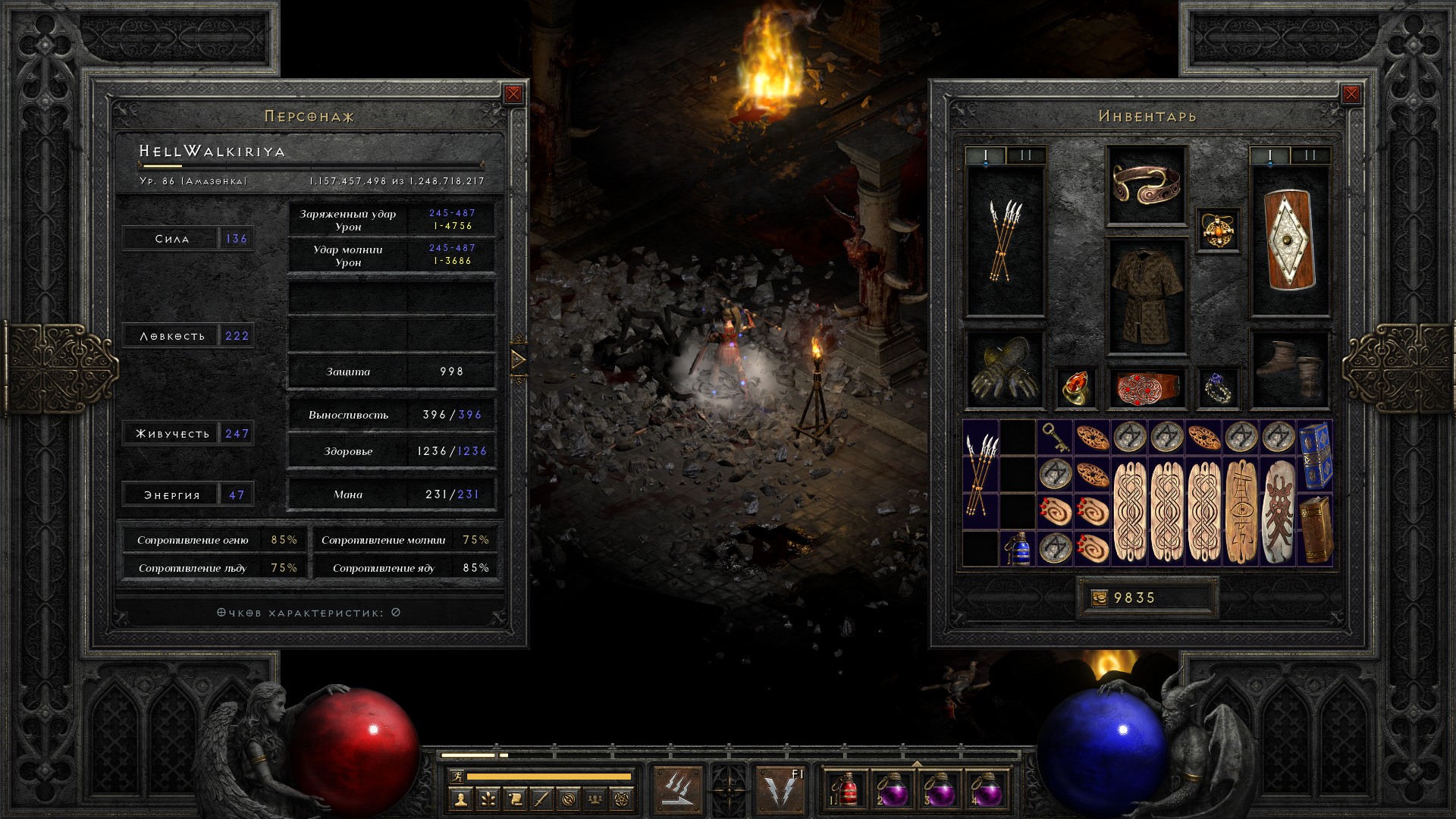Use the red potion in belt slot 1
The image size is (1456, 819).
[846, 790]
